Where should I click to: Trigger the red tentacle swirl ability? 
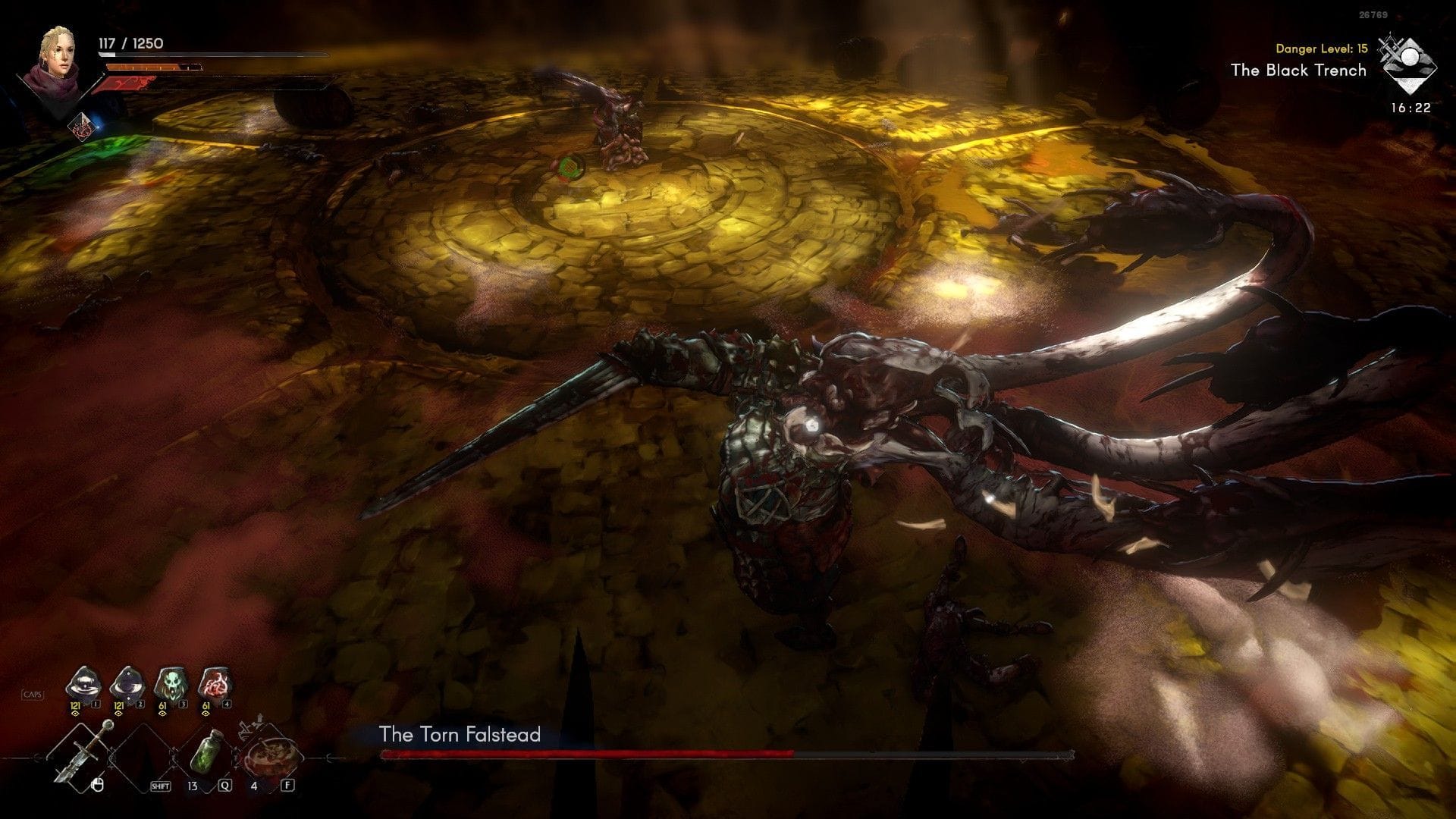[214, 685]
